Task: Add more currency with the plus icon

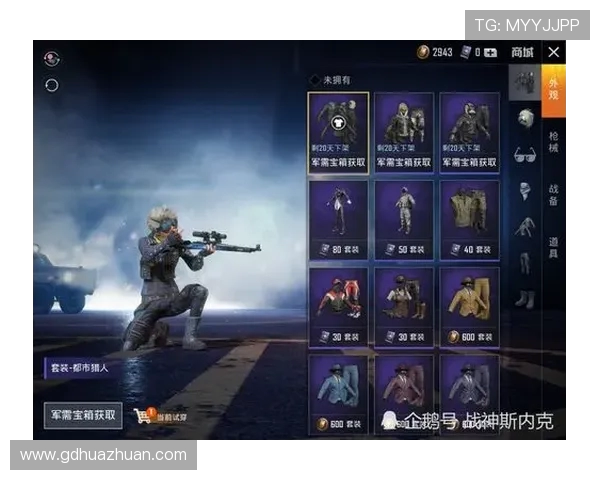Action: [x=490, y=52]
